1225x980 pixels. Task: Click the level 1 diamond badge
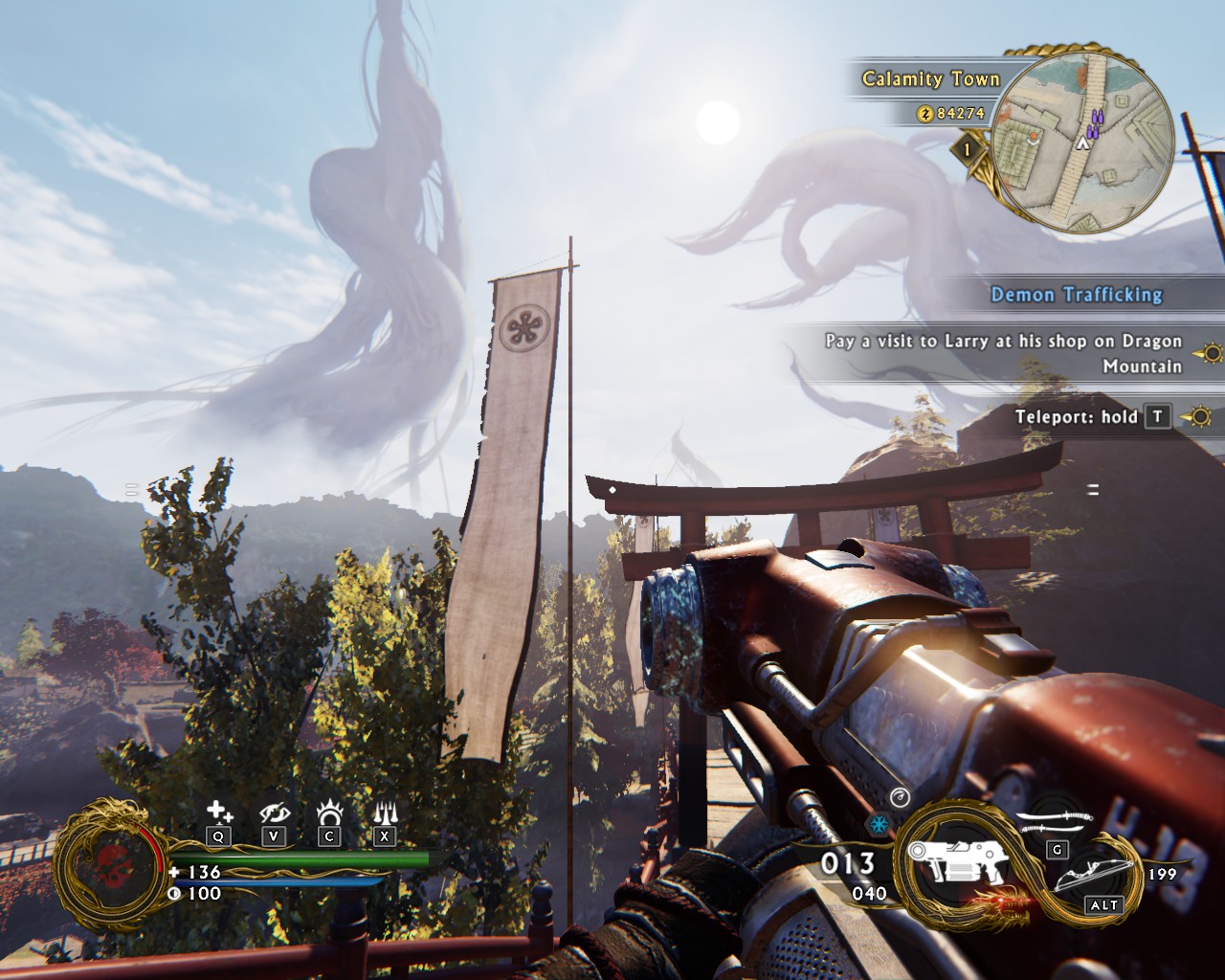tap(968, 150)
